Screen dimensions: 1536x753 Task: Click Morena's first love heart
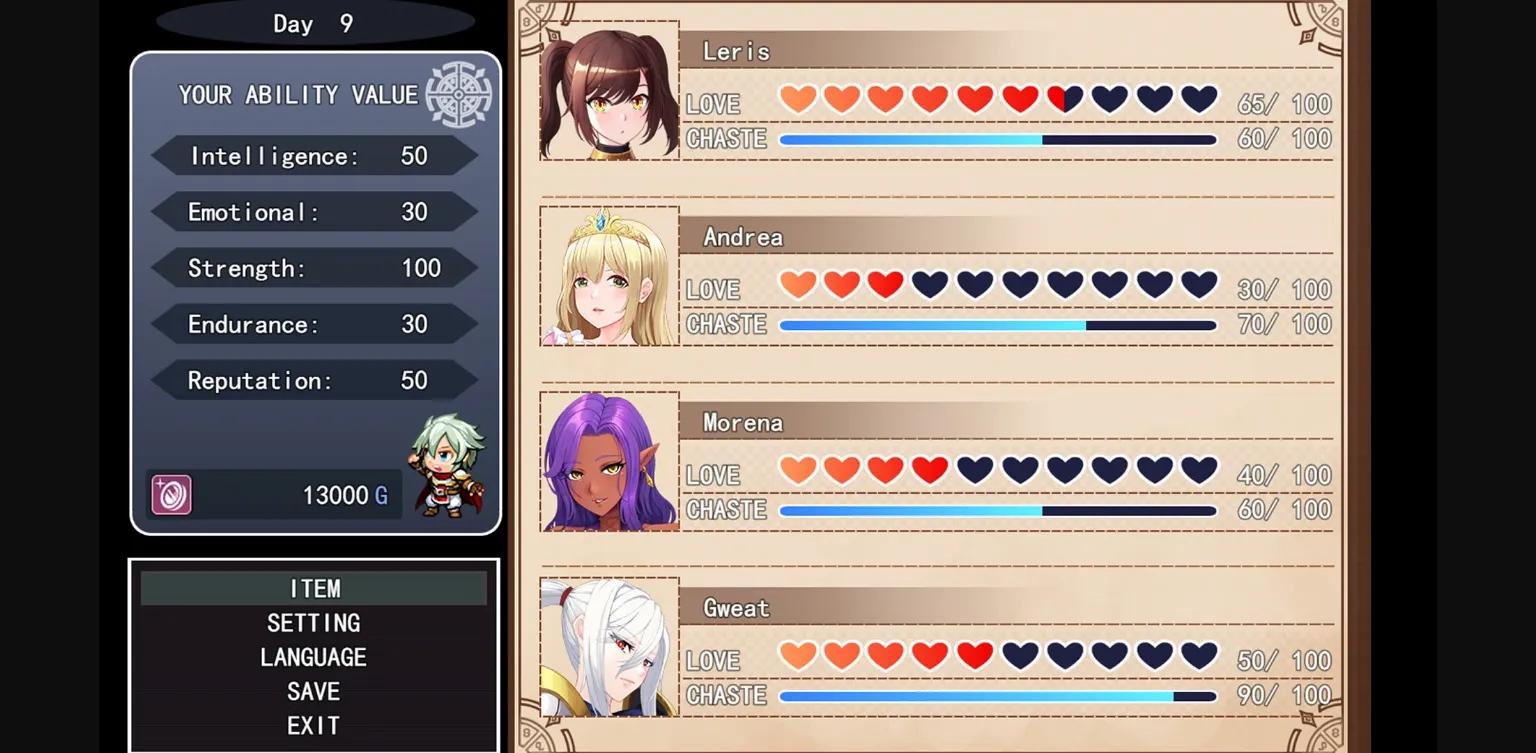[x=797, y=469]
